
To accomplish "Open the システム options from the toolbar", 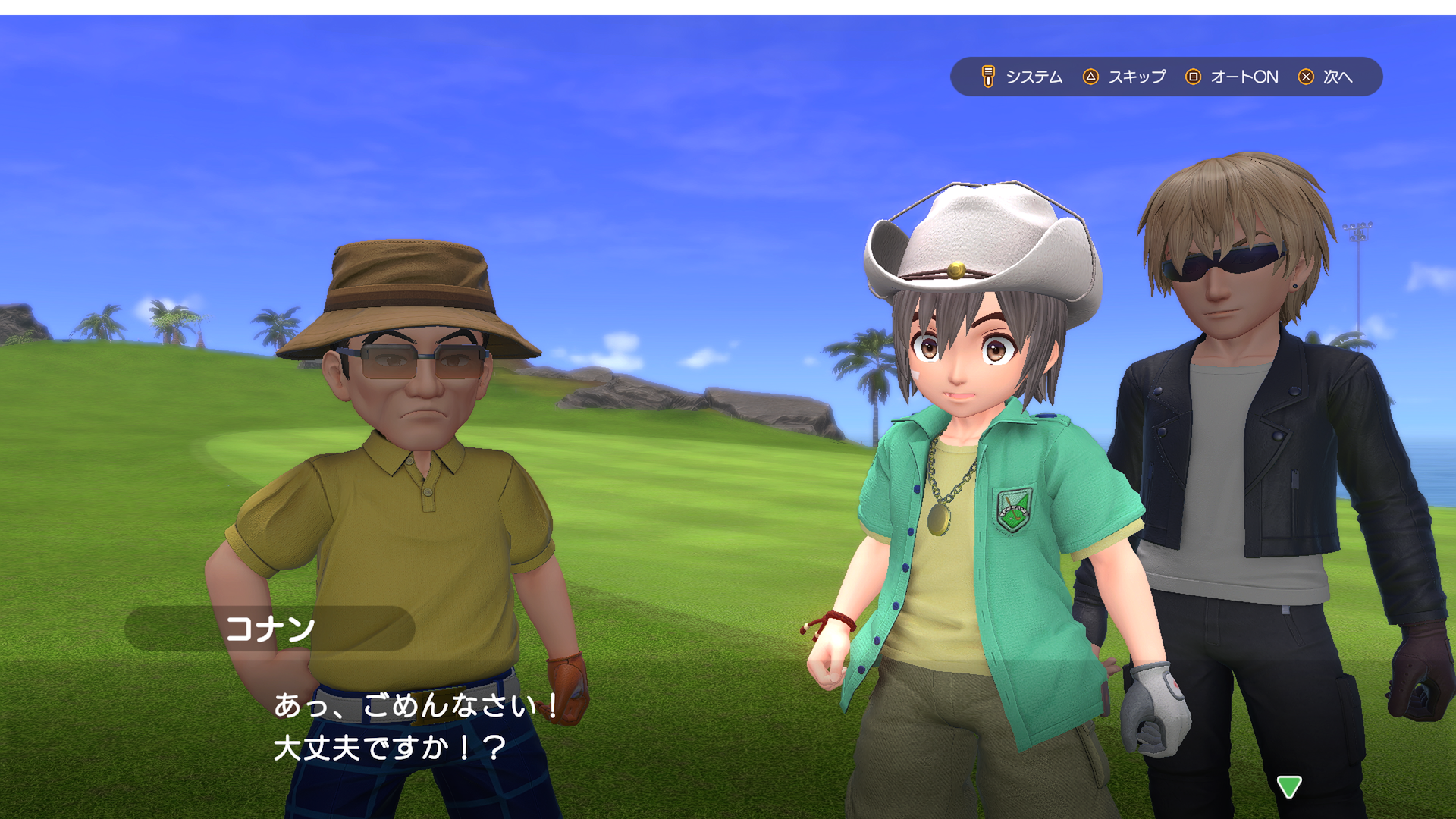I will coord(1034,76).
